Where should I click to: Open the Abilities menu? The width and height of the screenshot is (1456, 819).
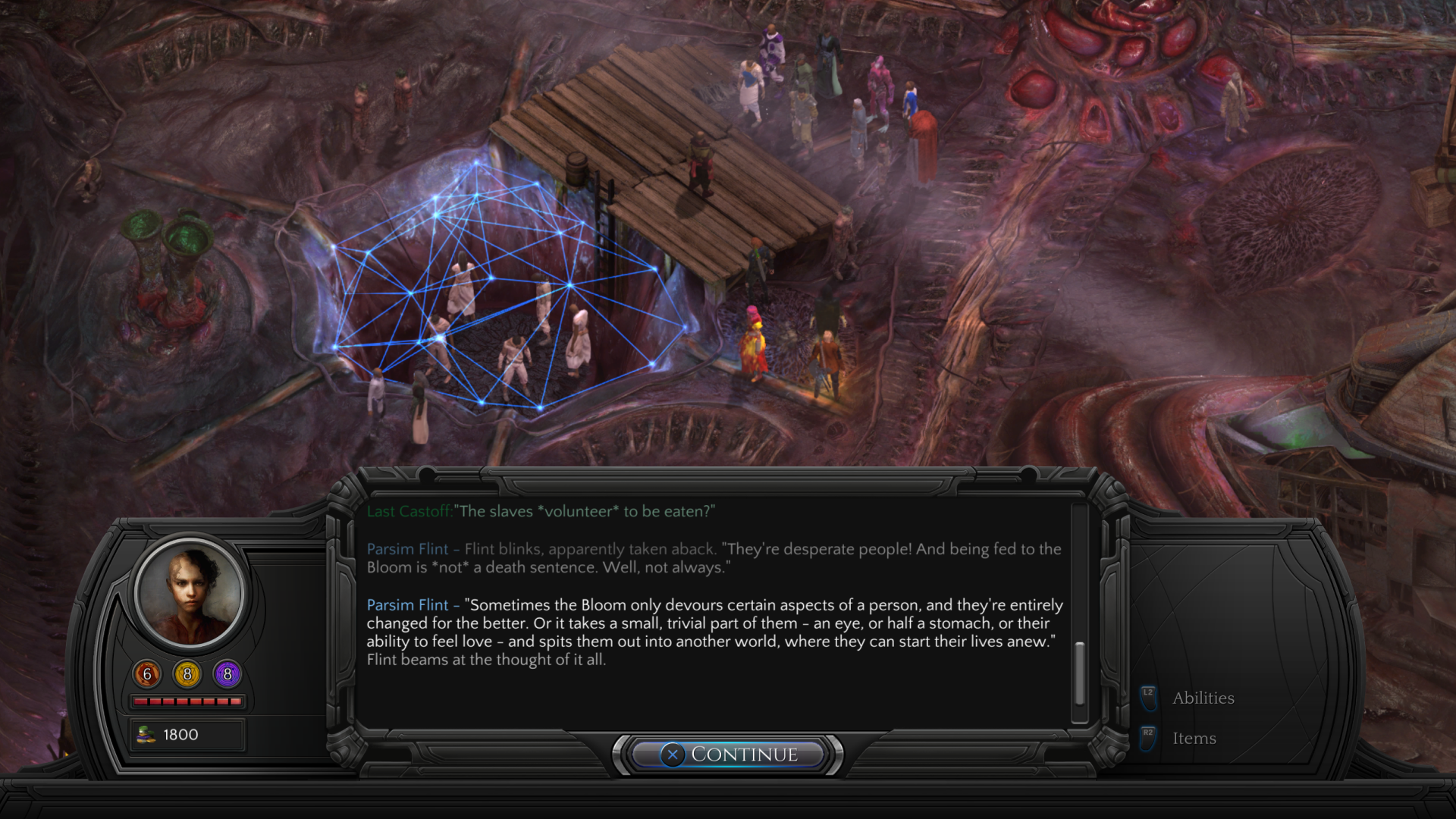tap(1204, 697)
